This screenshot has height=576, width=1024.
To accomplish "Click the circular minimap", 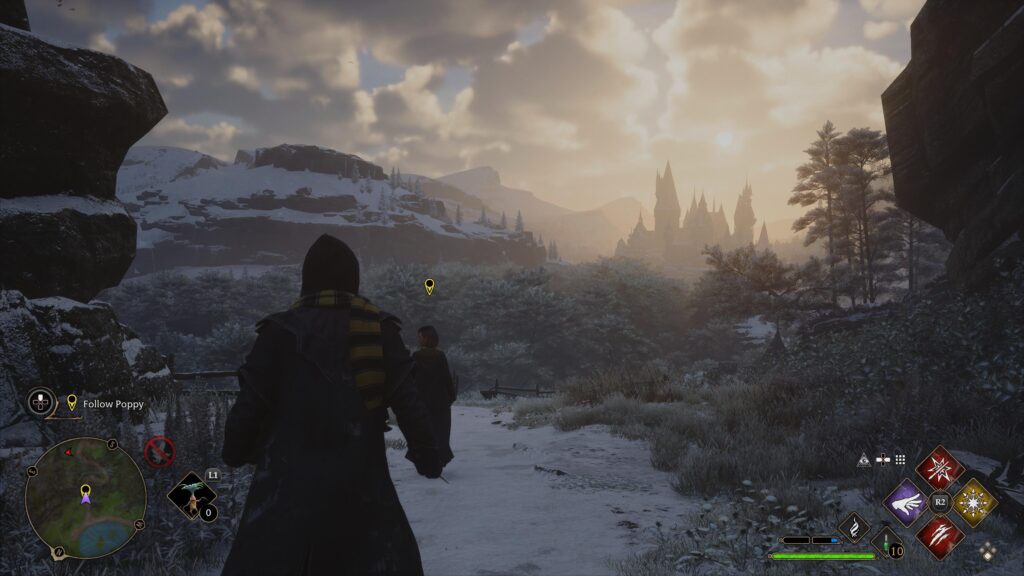I will (85, 497).
